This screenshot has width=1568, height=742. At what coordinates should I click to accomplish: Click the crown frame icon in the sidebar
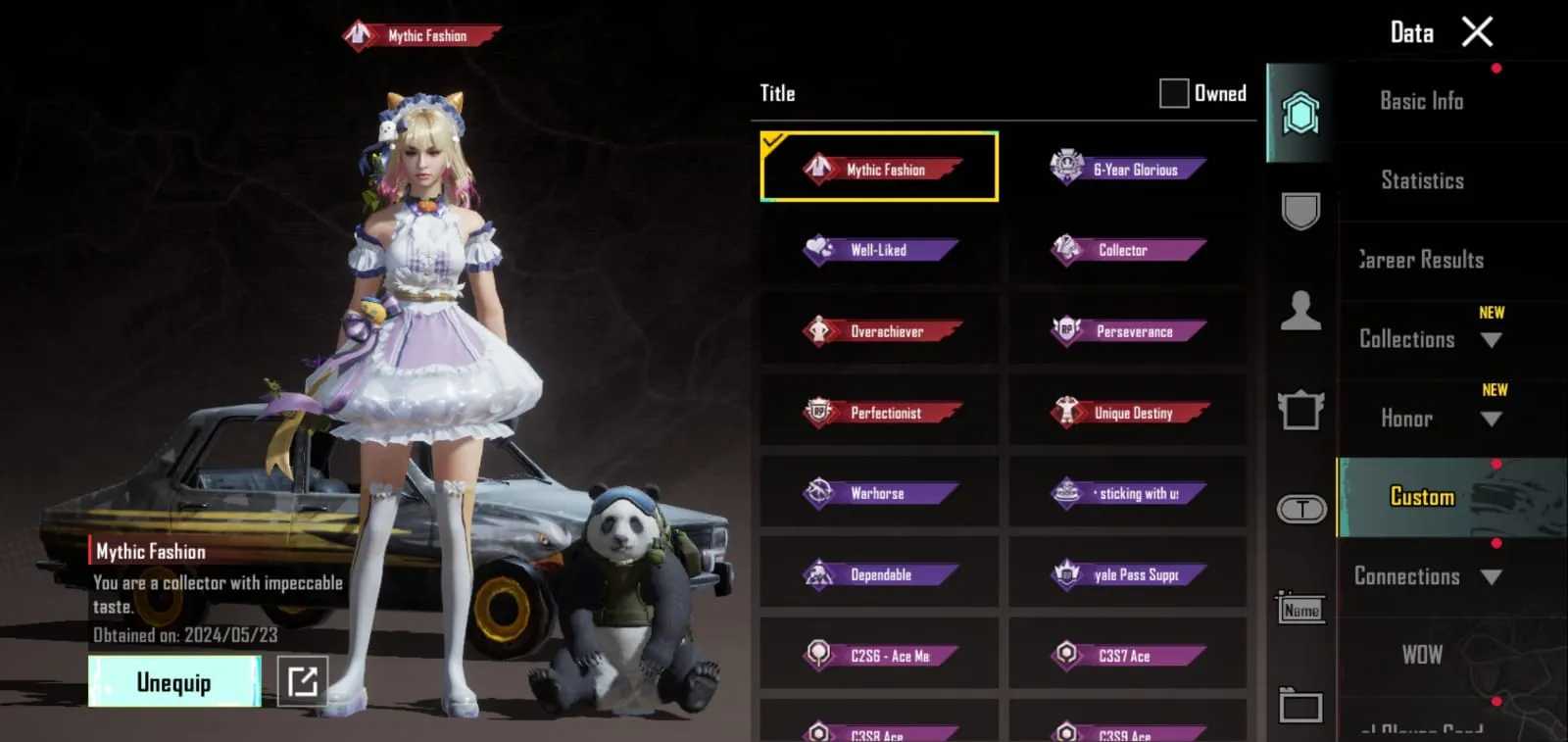click(x=1300, y=410)
